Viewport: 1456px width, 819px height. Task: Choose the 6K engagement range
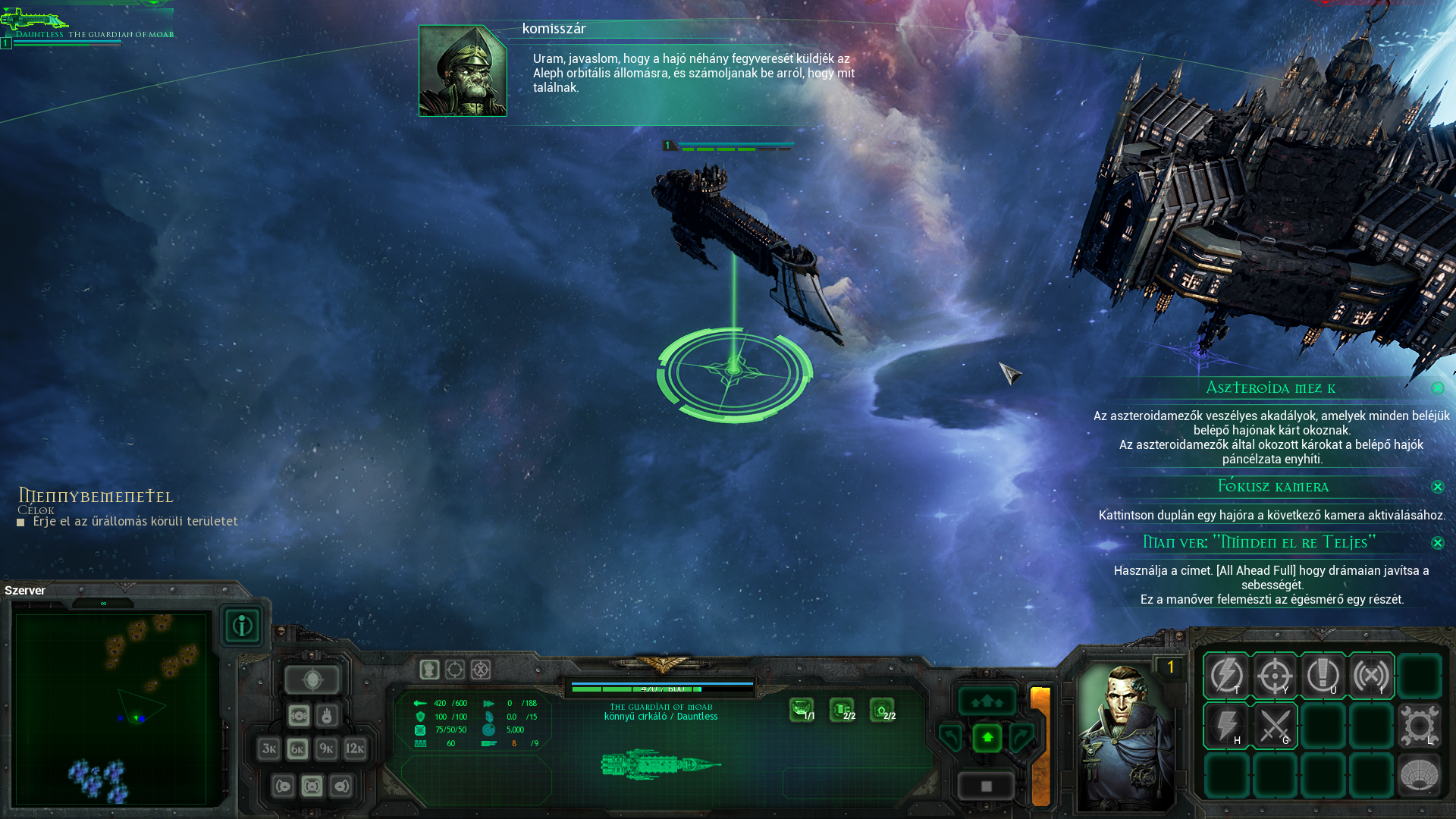(x=297, y=749)
